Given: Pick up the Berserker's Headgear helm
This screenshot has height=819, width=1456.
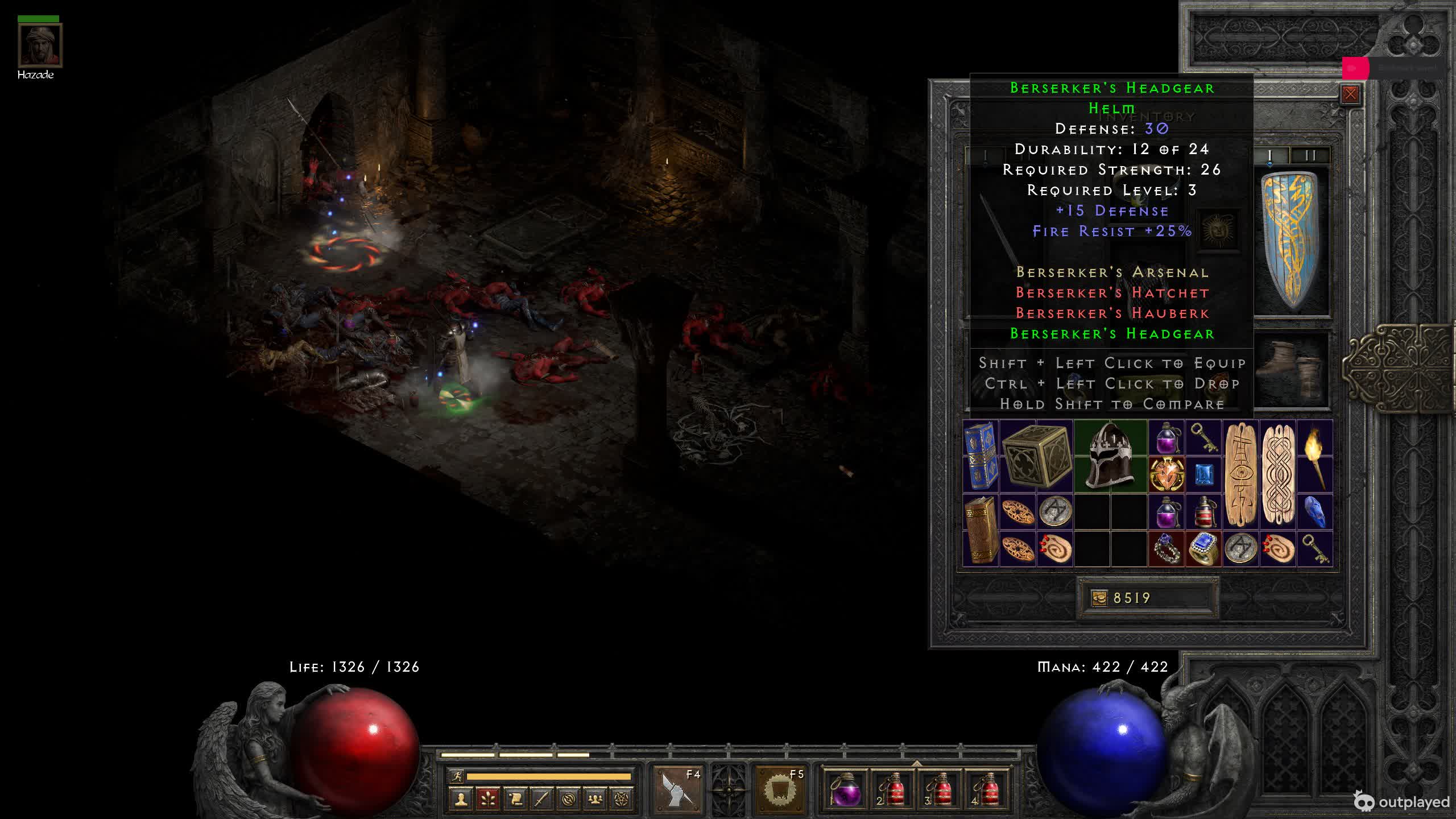Looking at the screenshot, I should (x=1110, y=455).
